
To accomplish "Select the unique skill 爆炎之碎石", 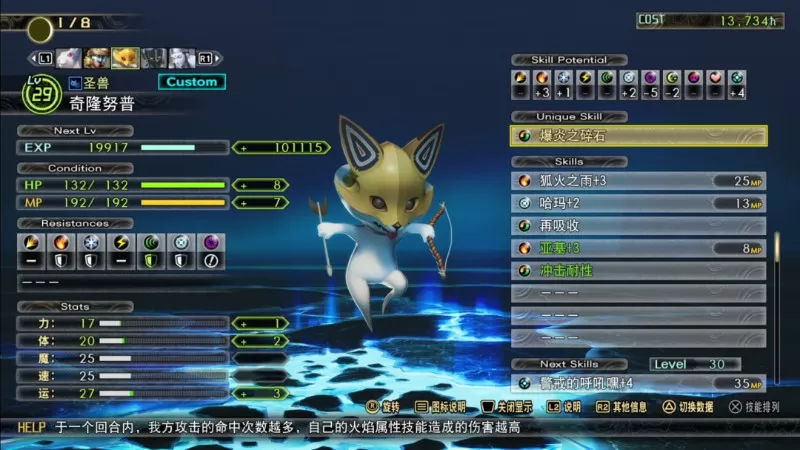I will click(639, 136).
